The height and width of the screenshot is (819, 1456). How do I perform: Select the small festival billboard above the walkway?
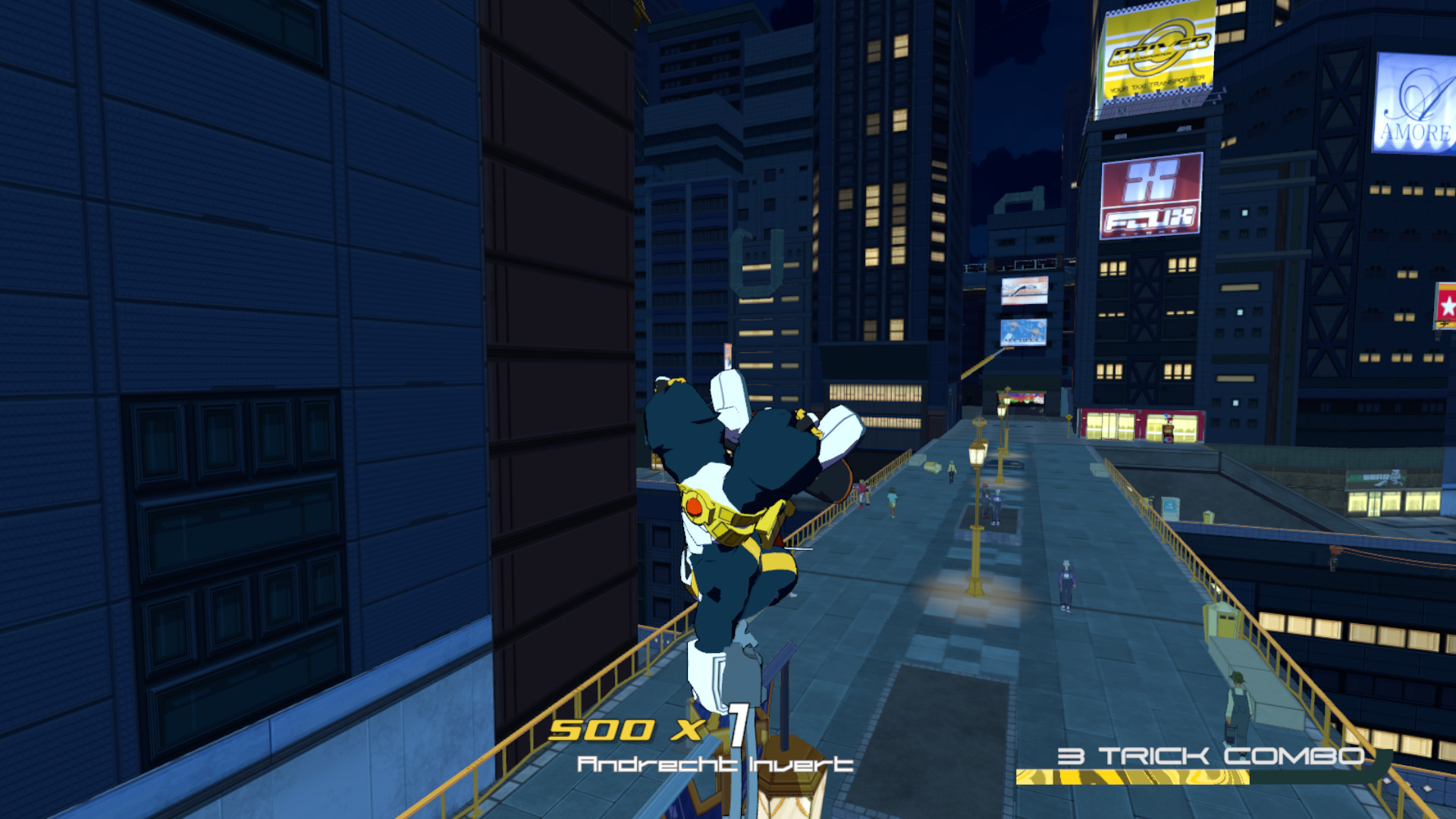(x=1024, y=331)
